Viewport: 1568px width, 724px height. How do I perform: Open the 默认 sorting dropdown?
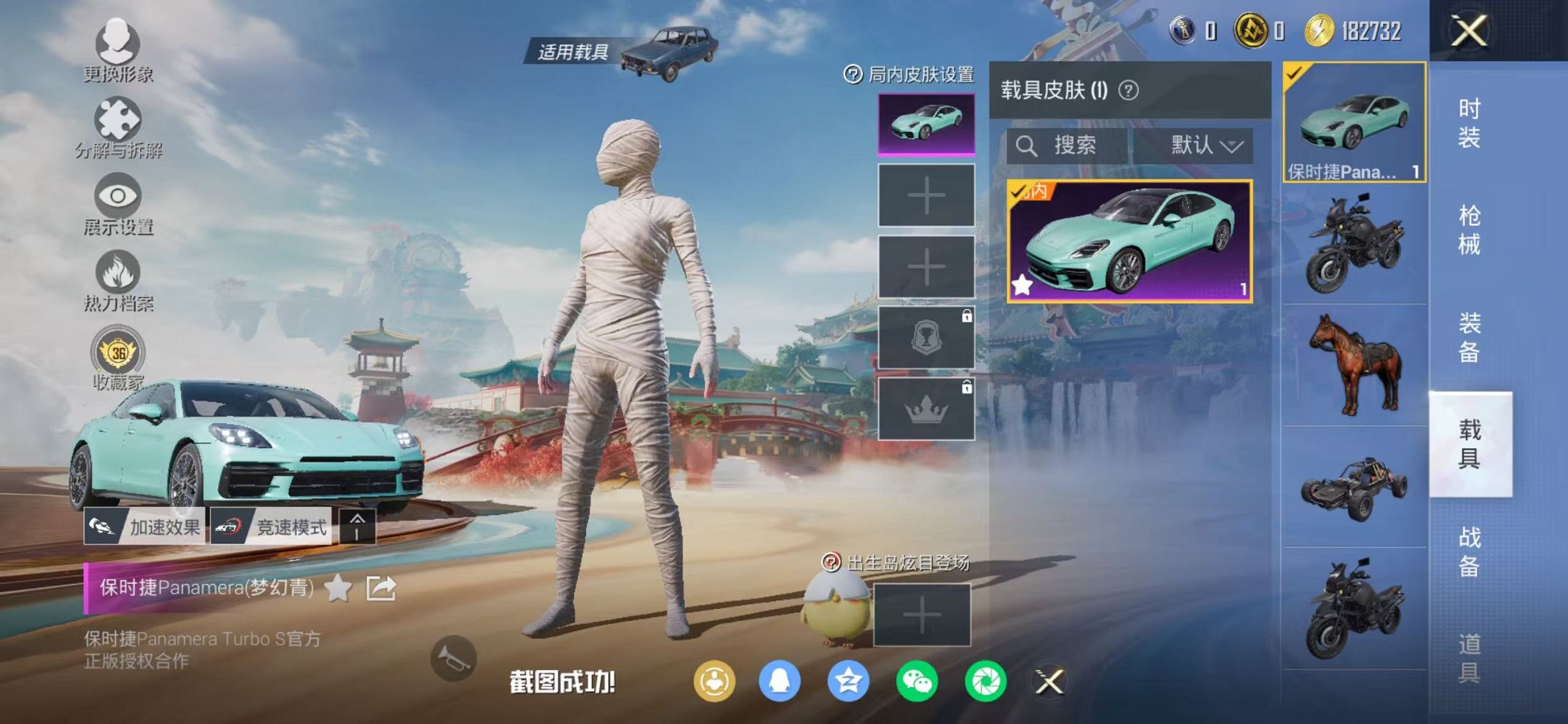(x=1202, y=145)
